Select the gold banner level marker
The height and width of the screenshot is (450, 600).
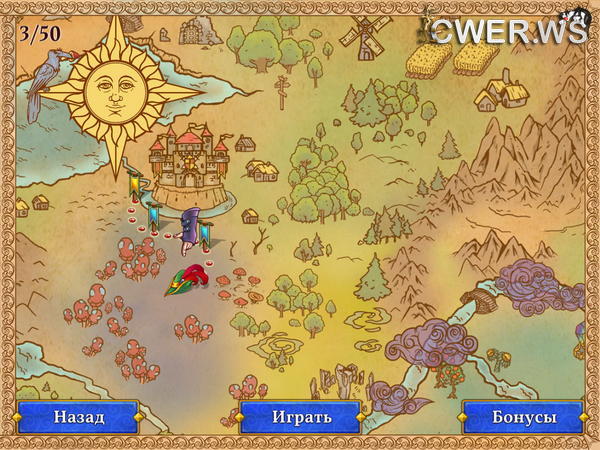click(135, 185)
